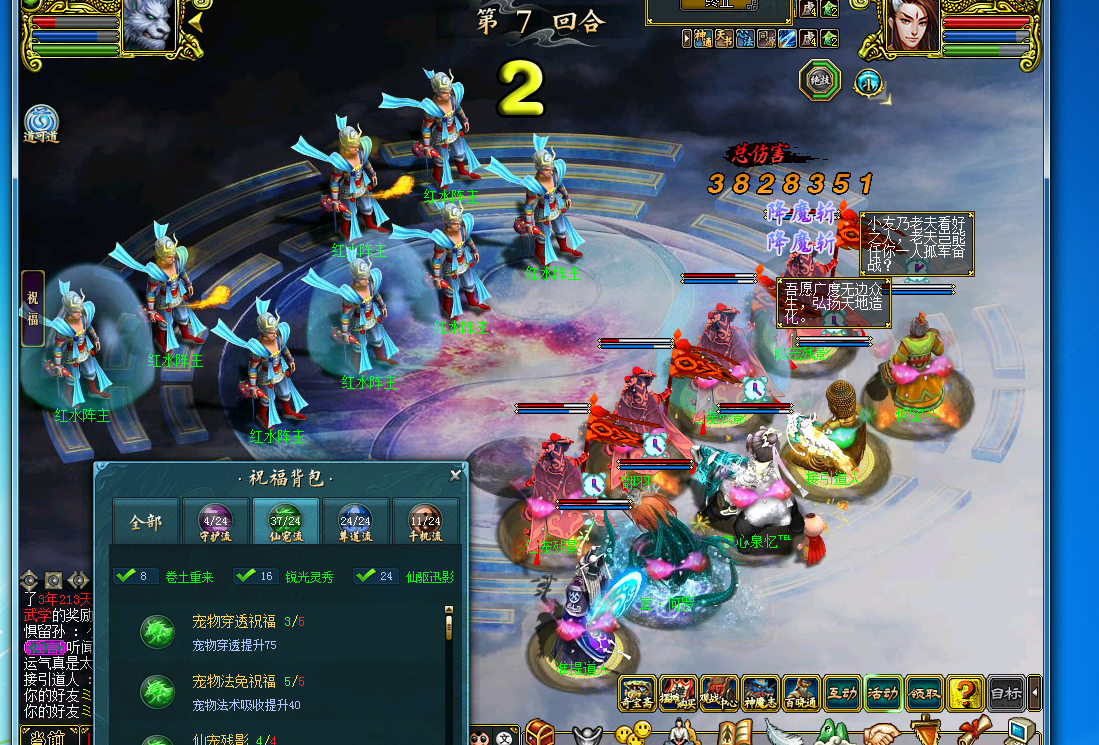The image size is (1099, 745).
Task: Switch to the 尊道流 tab
Action: 355,522
